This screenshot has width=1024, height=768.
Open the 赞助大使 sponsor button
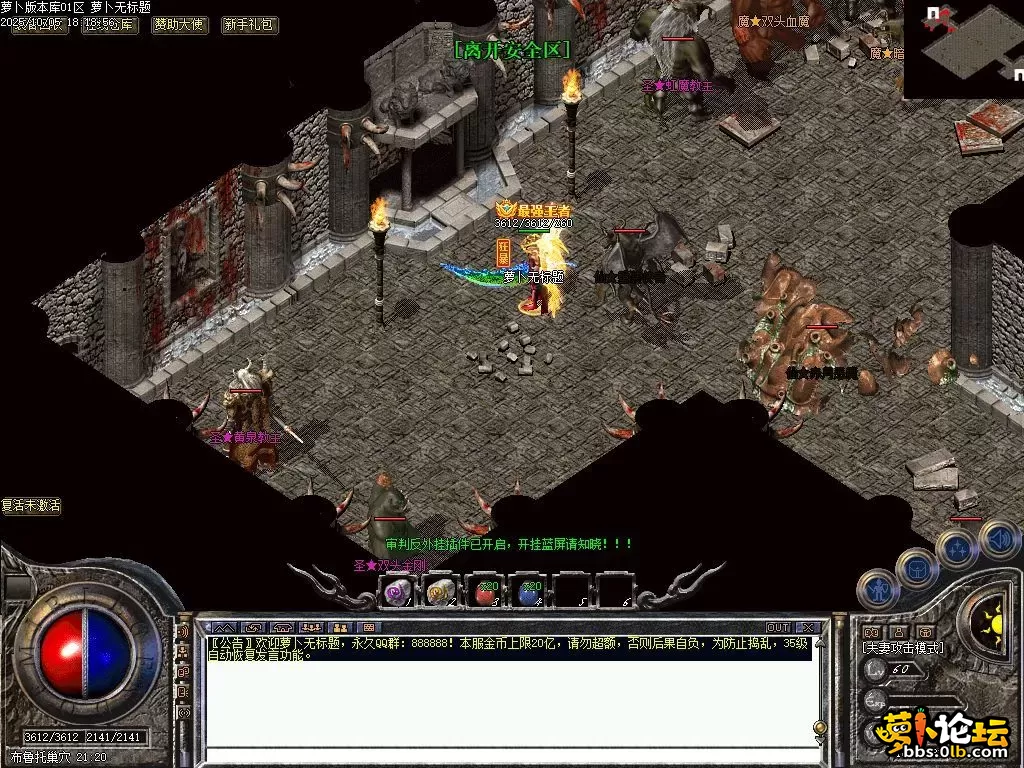[179, 25]
